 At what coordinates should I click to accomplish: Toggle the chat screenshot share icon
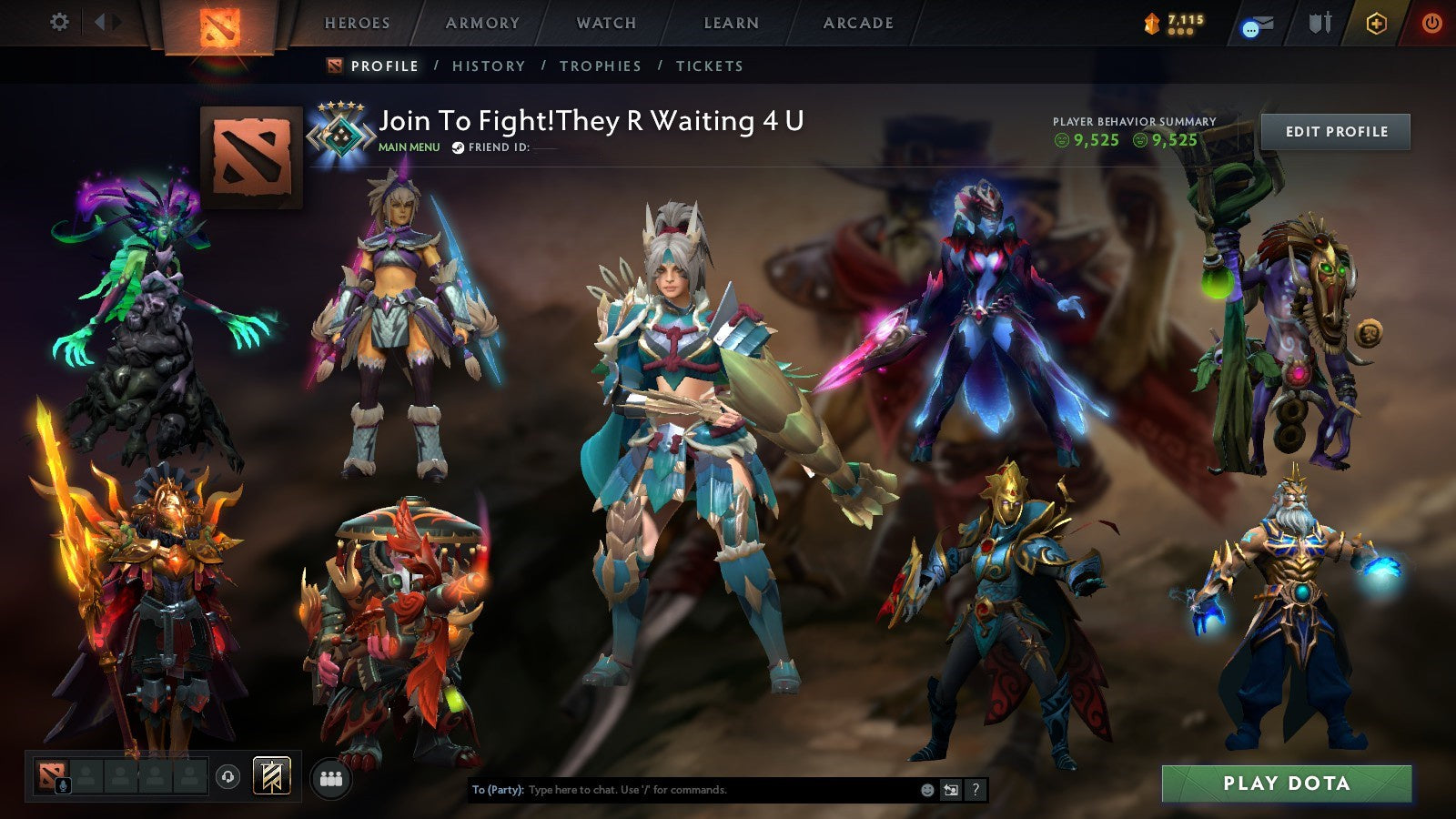pyautogui.click(x=949, y=791)
